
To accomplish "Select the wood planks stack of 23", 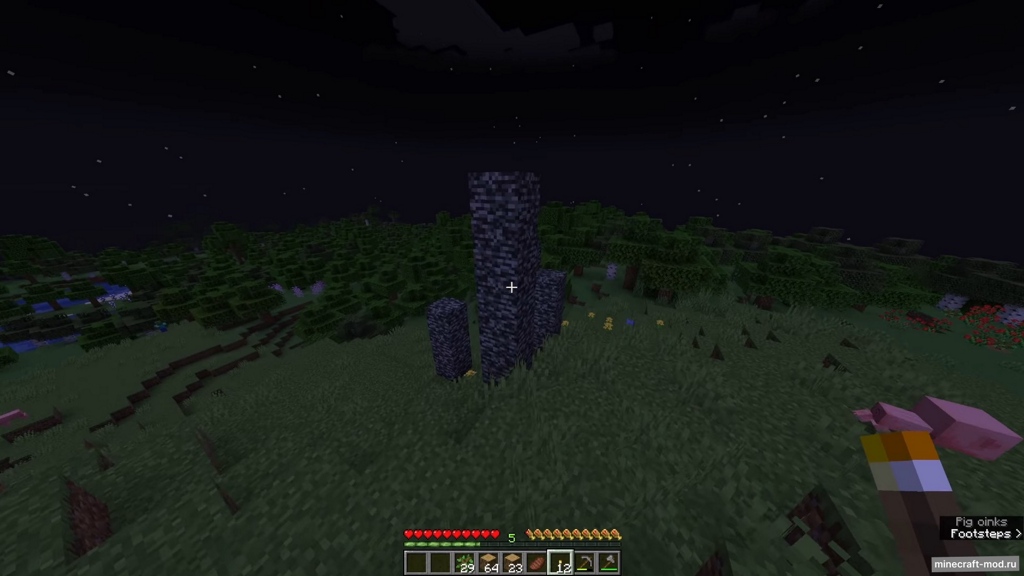I will [512, 563].
